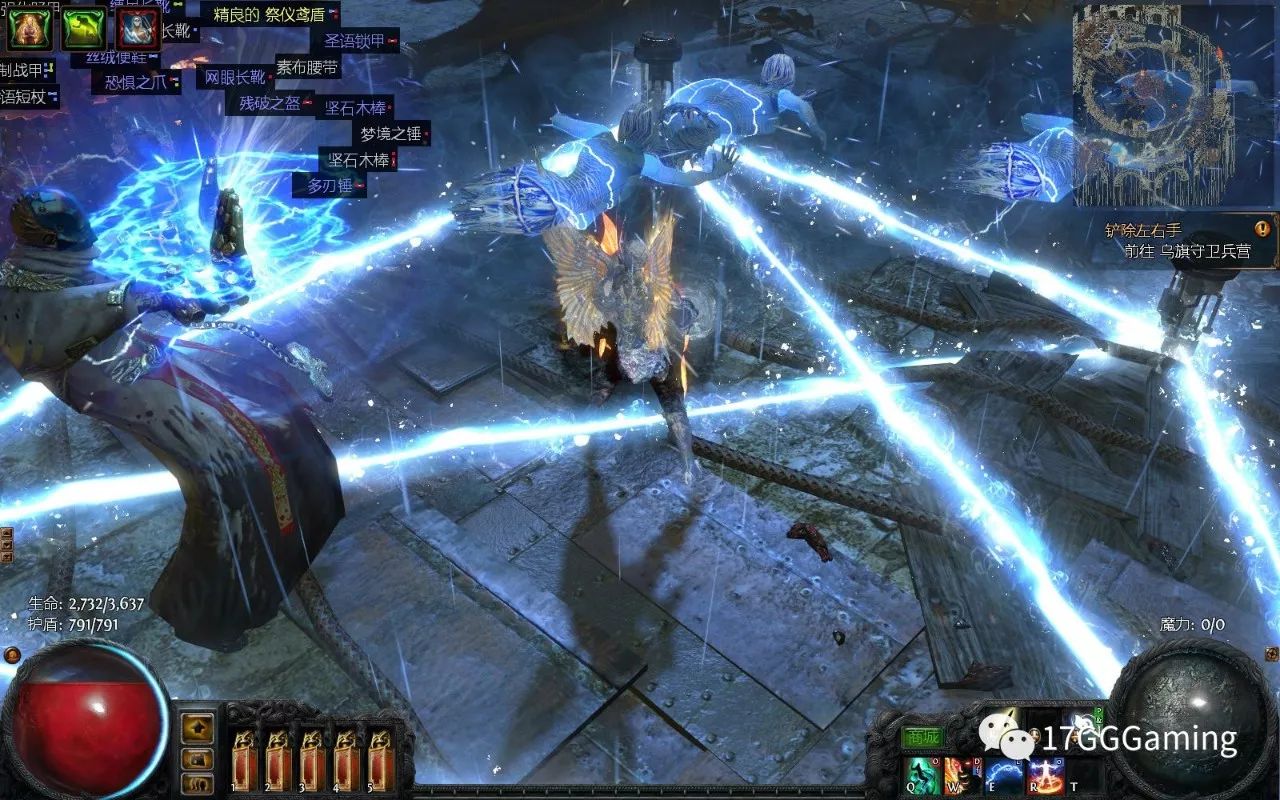The image size is (1280, 800).
Task: Click the gold star menu button
Action: [198, 727]
